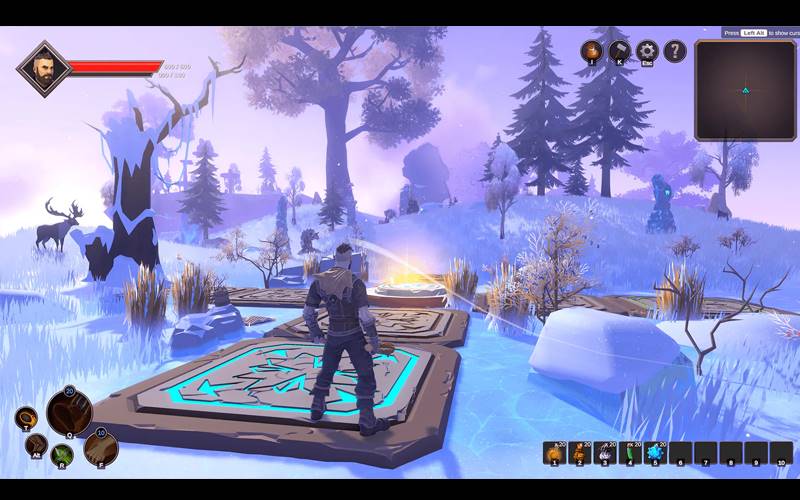This screenshot has width=800, height=500.
Task: Select the white item in hotbar slot 3
Action: pyautogui.click(x=605, y=454)
